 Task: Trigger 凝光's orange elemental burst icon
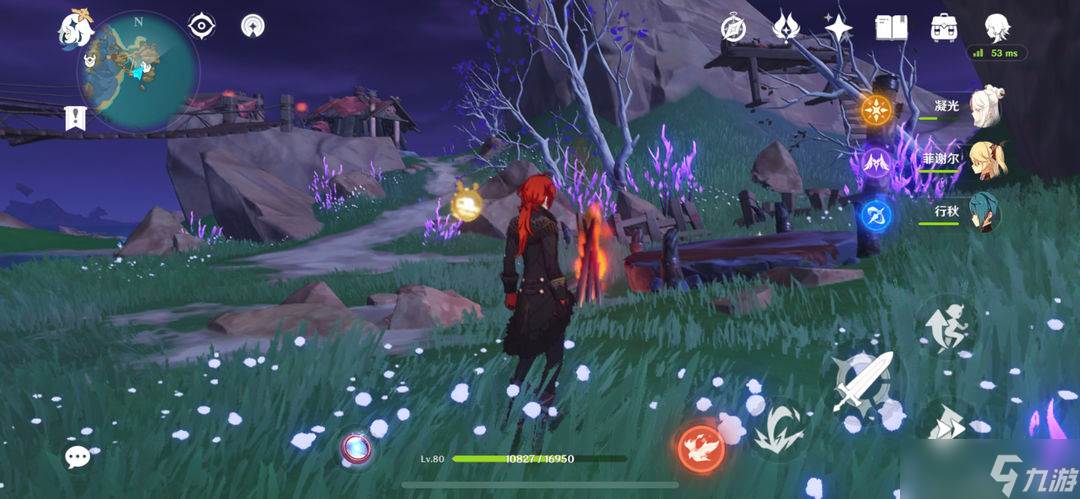click(877, 109)
